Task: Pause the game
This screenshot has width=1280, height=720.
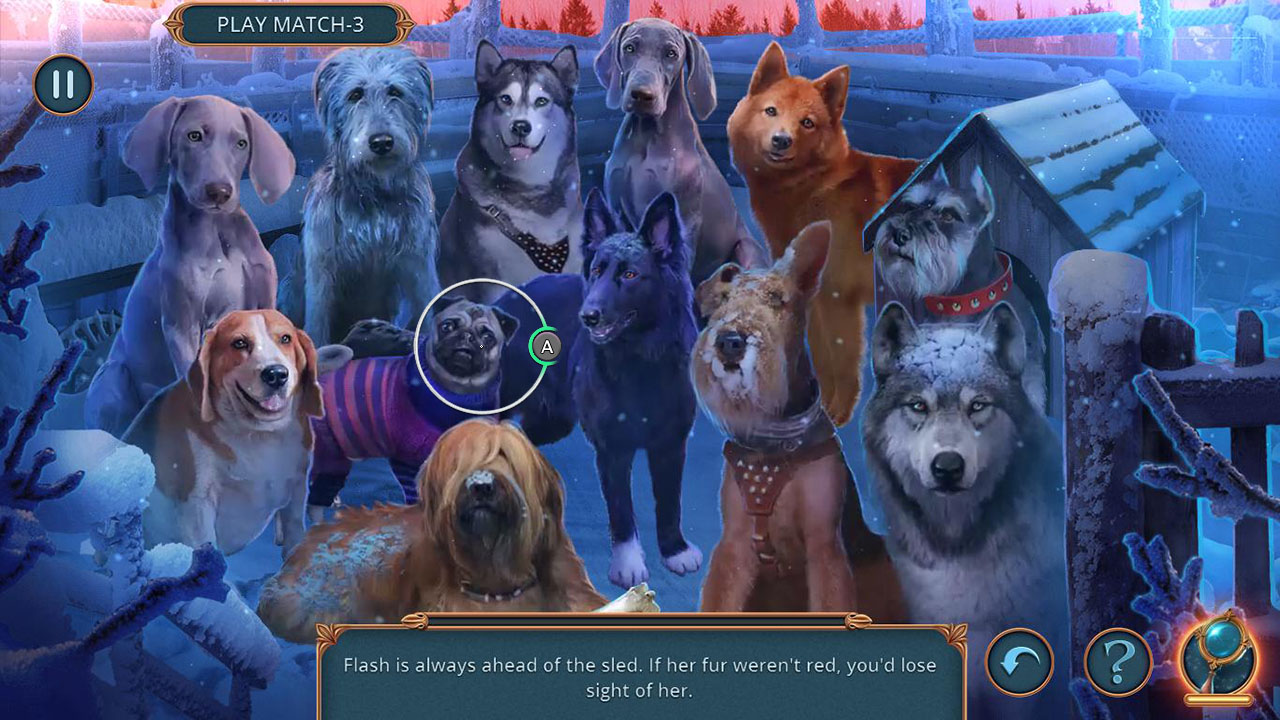Action: (x=62, y=85)
